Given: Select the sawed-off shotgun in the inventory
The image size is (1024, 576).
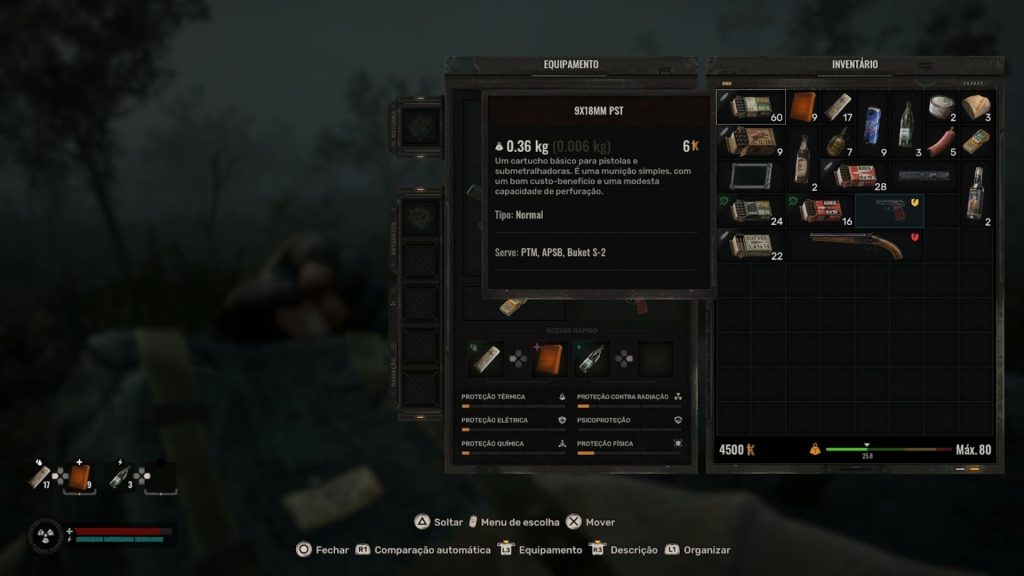Looking at the screenshot, I should pyautogui.click(x=855, y=245).
